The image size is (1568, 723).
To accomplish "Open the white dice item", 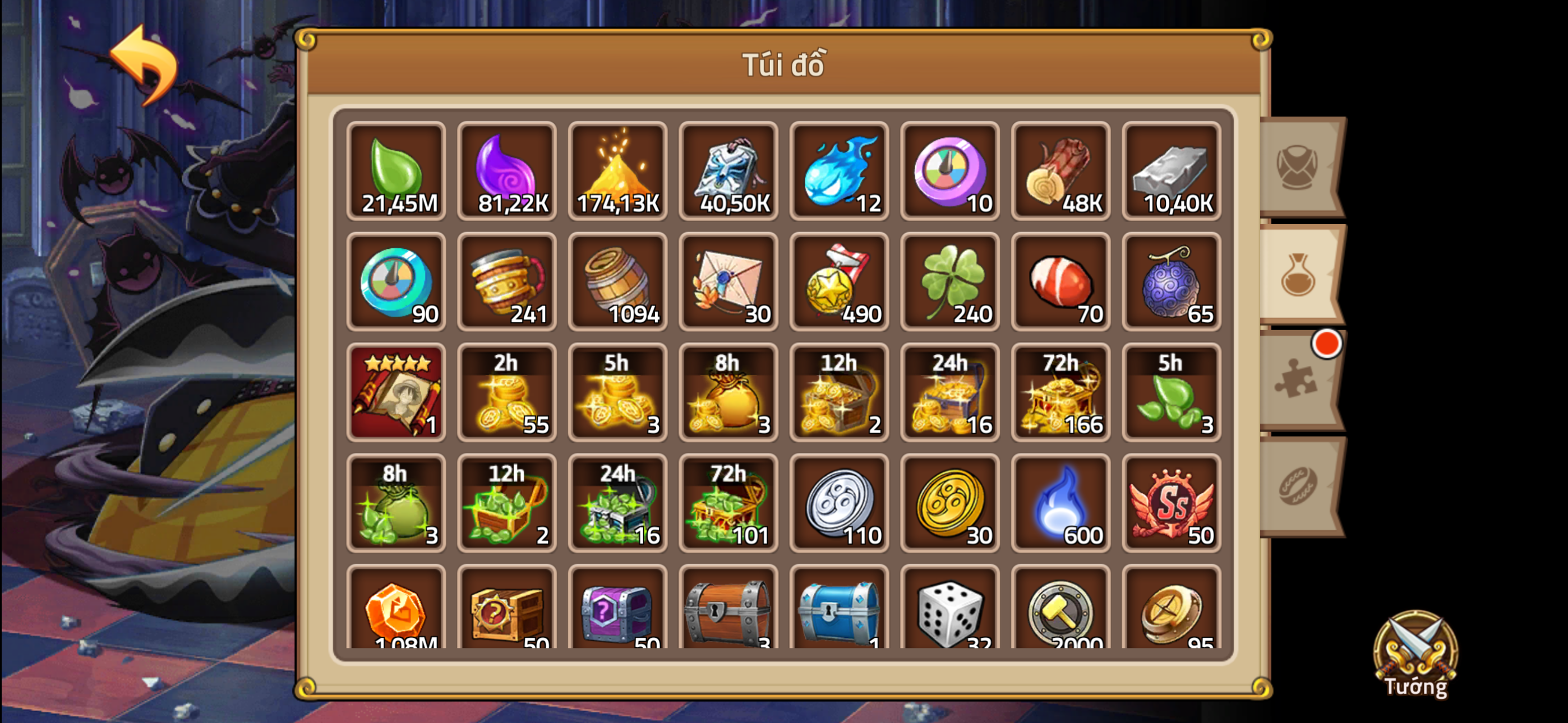I will pyautogui.click(x=950, y=615).
